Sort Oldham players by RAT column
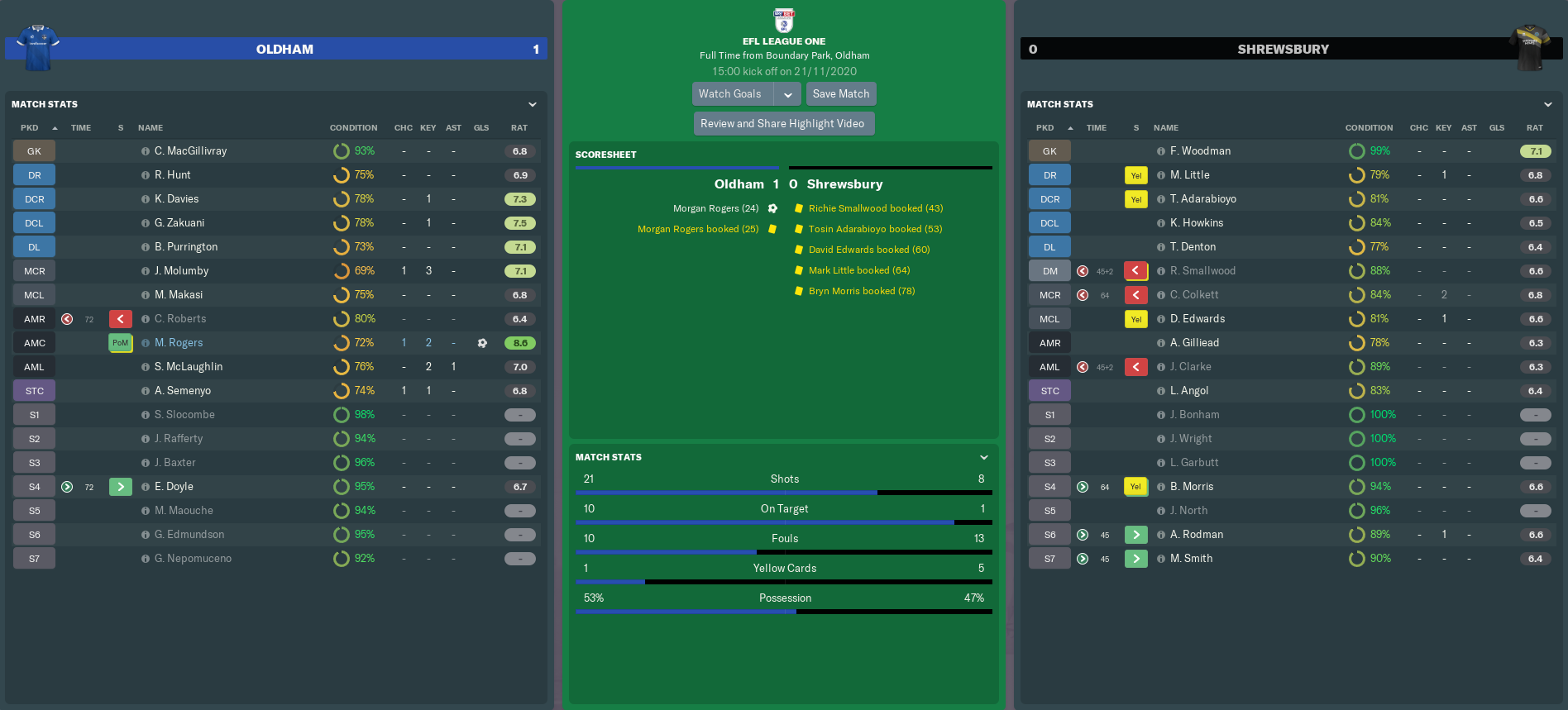Screen dimensions: 1568x710 (519, 128)
